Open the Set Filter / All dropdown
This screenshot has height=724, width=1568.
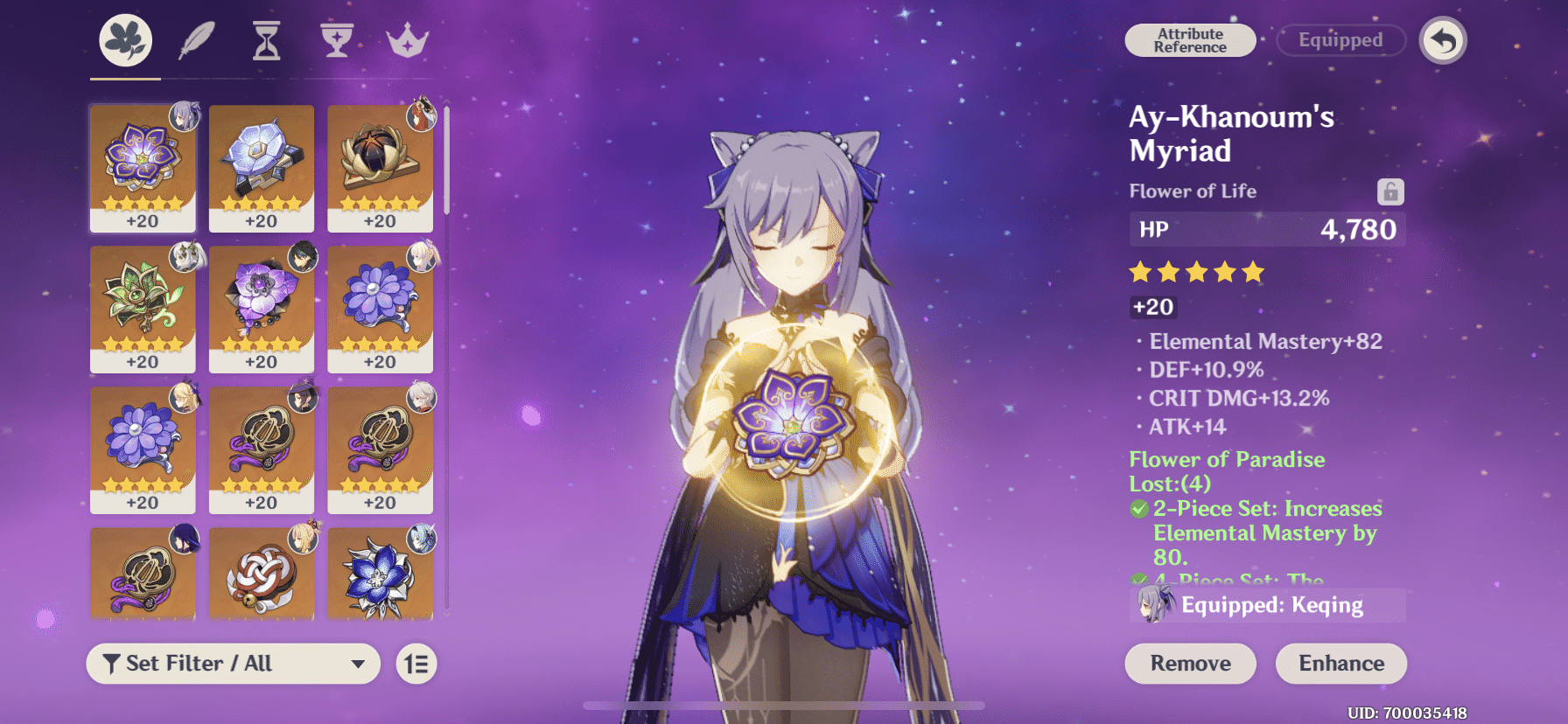[x=232, y=664]
